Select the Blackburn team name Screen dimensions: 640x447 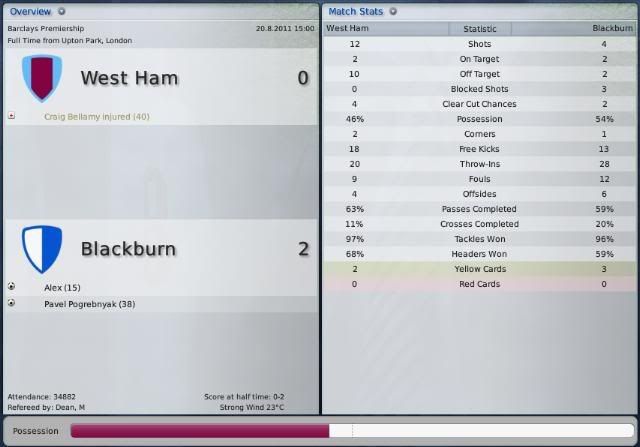(x=128, y=249)
